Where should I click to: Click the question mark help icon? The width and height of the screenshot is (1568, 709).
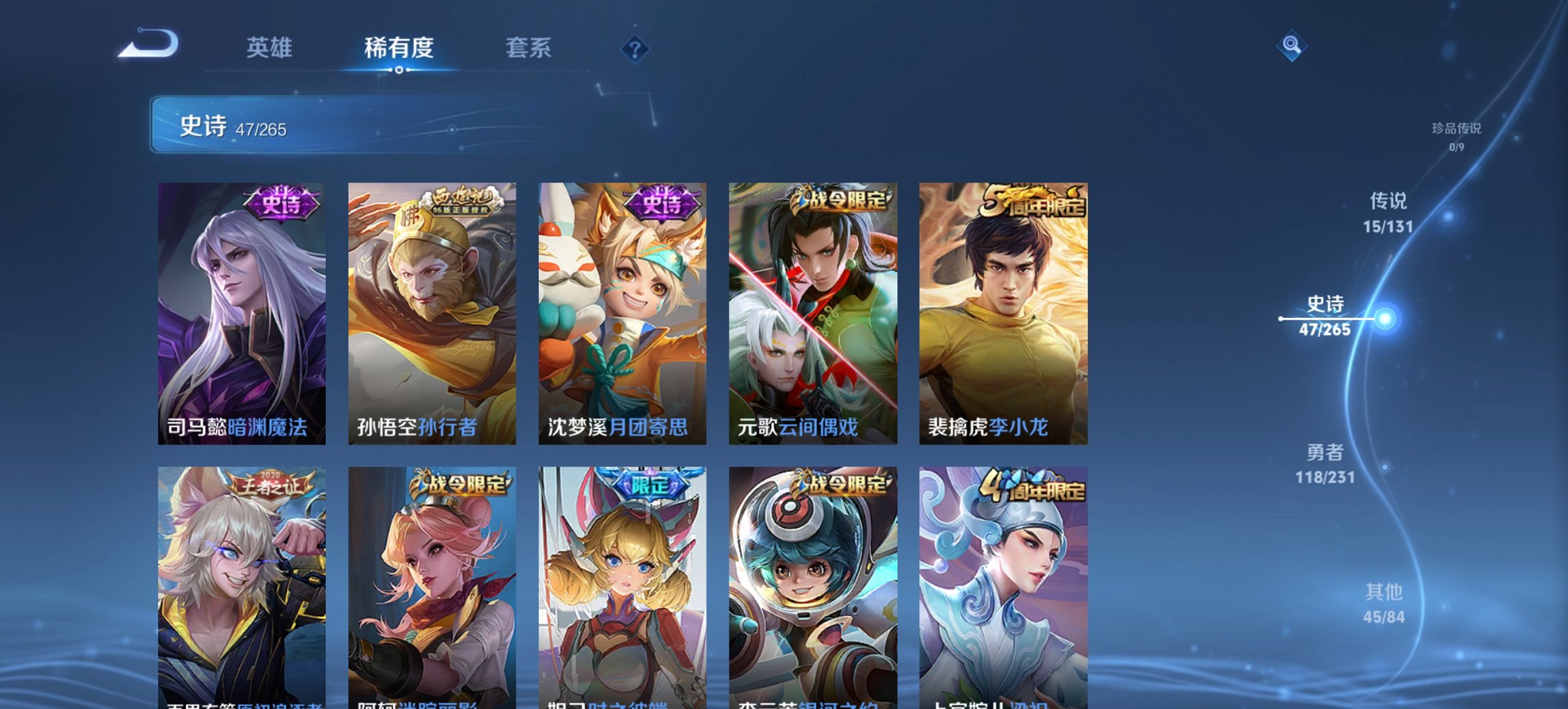635,48
